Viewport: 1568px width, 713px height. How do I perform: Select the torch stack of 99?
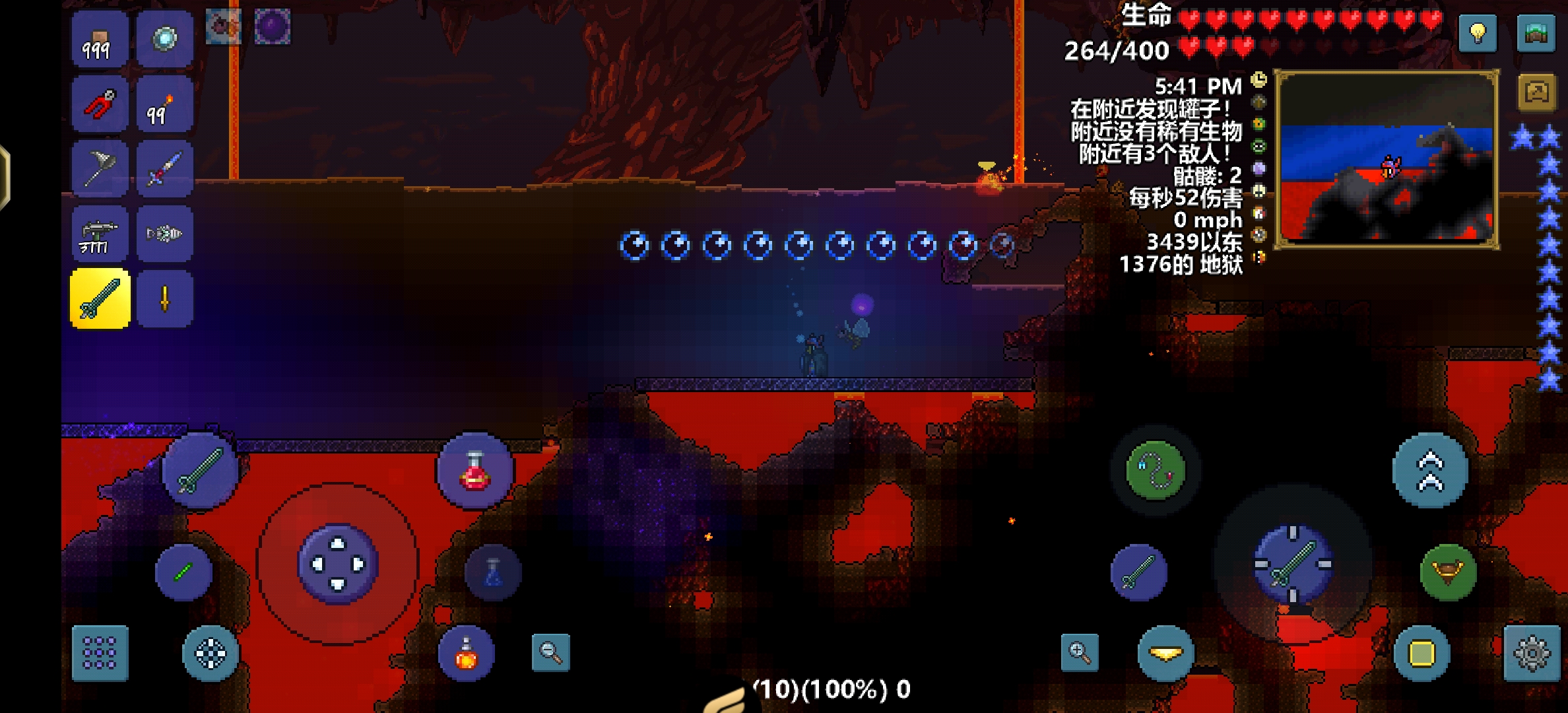click(x=165, y=104)
